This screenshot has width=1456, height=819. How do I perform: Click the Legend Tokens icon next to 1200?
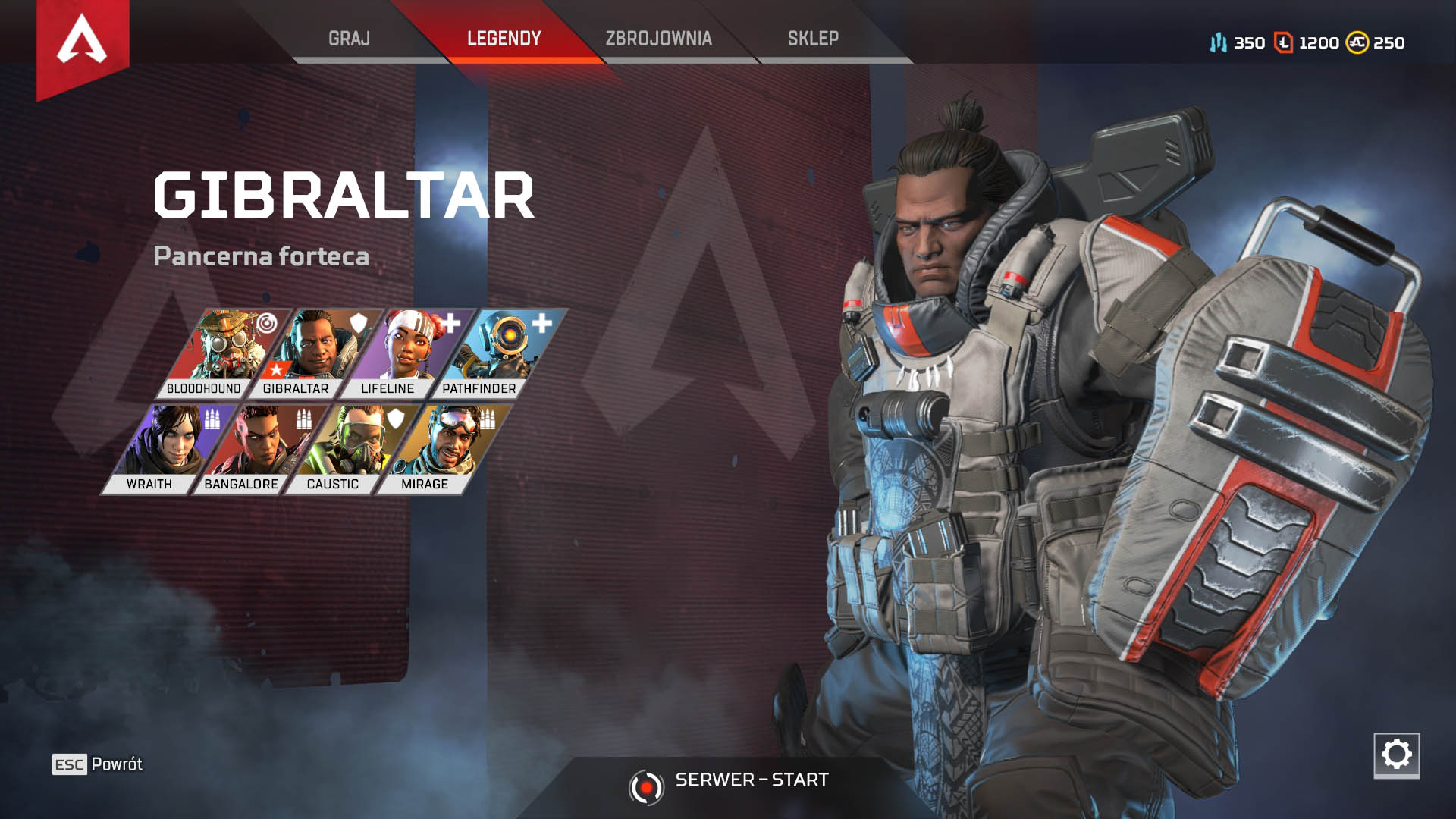pos(1282,44)
